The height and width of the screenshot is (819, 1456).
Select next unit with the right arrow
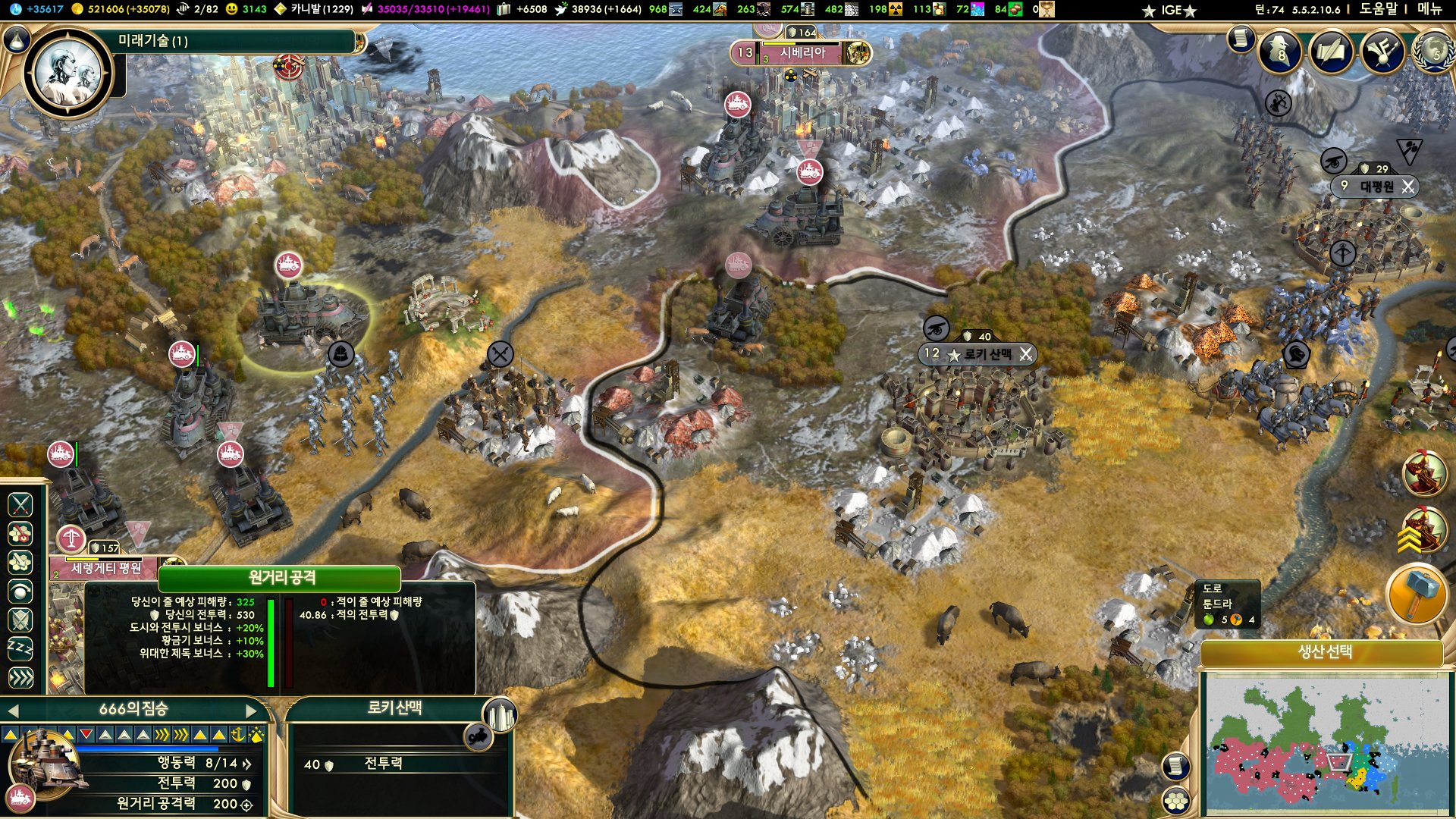pos(252,711)
